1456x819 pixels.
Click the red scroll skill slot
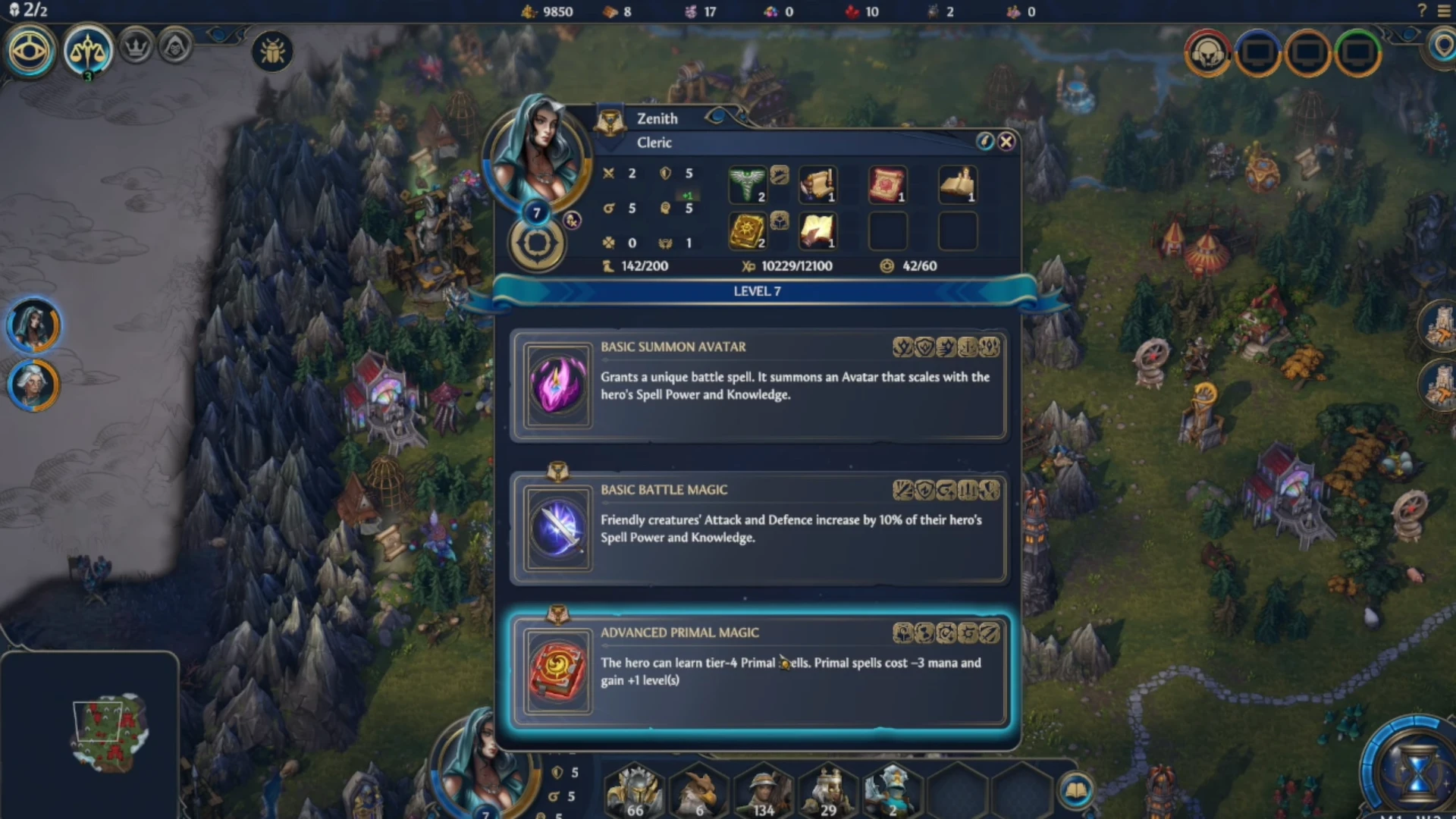tap(886, 184)
